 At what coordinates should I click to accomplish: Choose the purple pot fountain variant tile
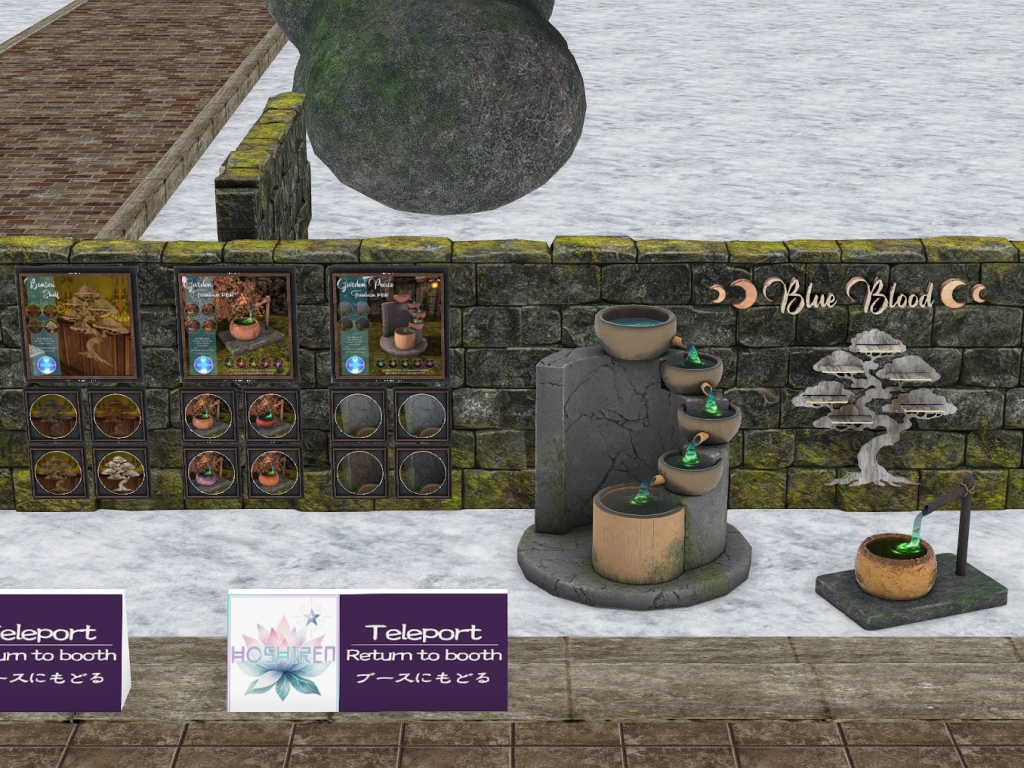[210, 471]
